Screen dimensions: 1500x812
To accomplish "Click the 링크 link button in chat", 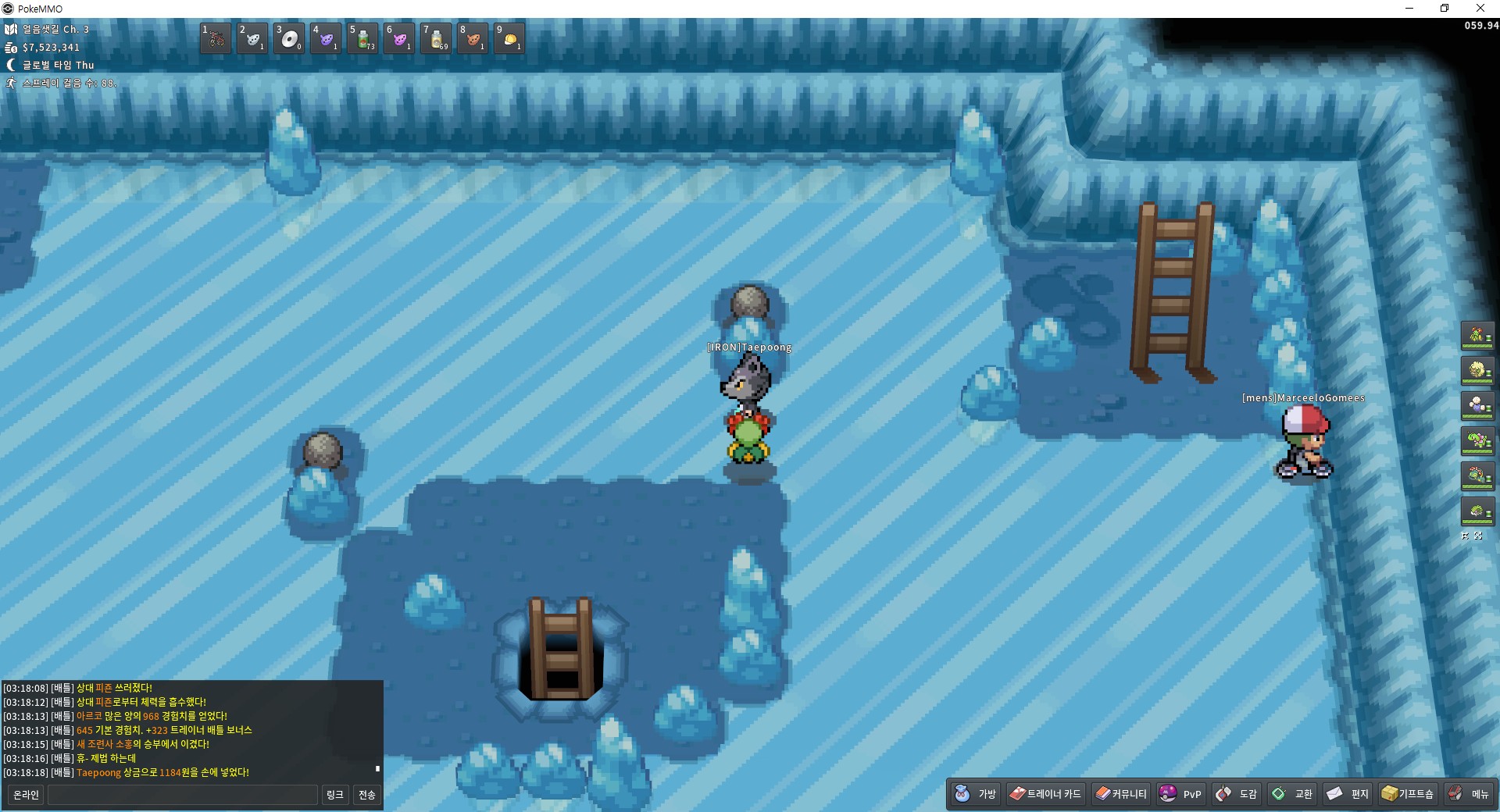I will click(334, 795).
